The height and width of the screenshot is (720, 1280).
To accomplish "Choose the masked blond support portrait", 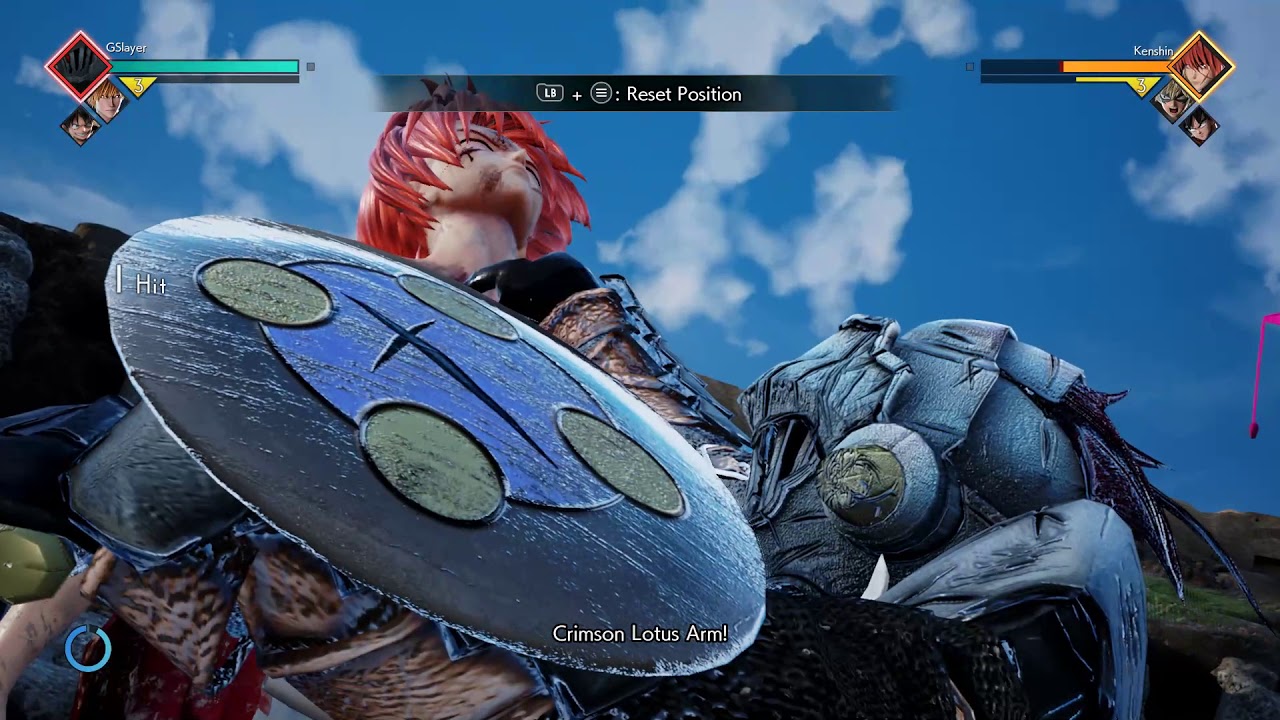I will (x=1173, y=100).
